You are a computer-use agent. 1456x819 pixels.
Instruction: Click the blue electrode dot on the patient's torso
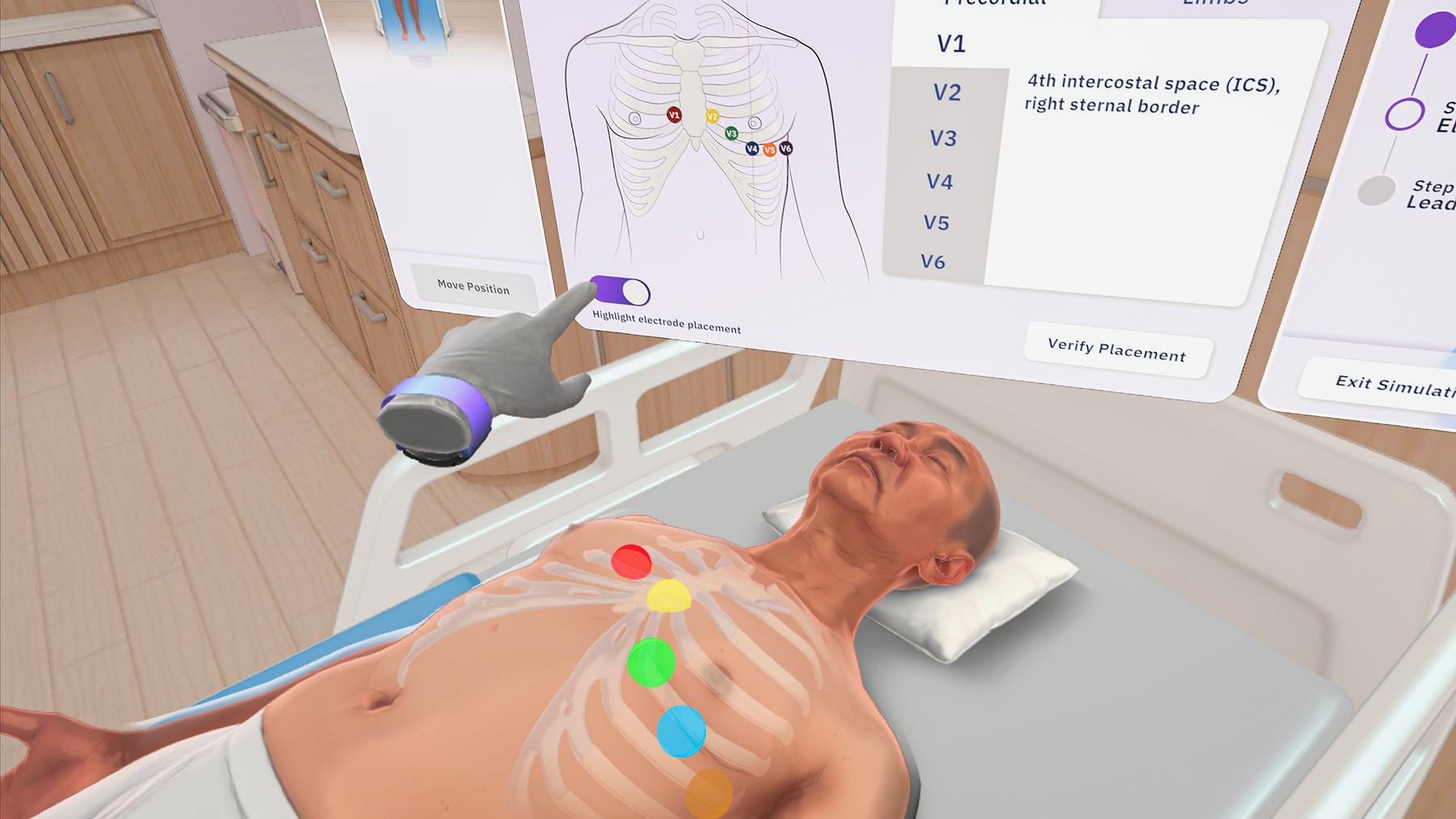tap(682, 732)
